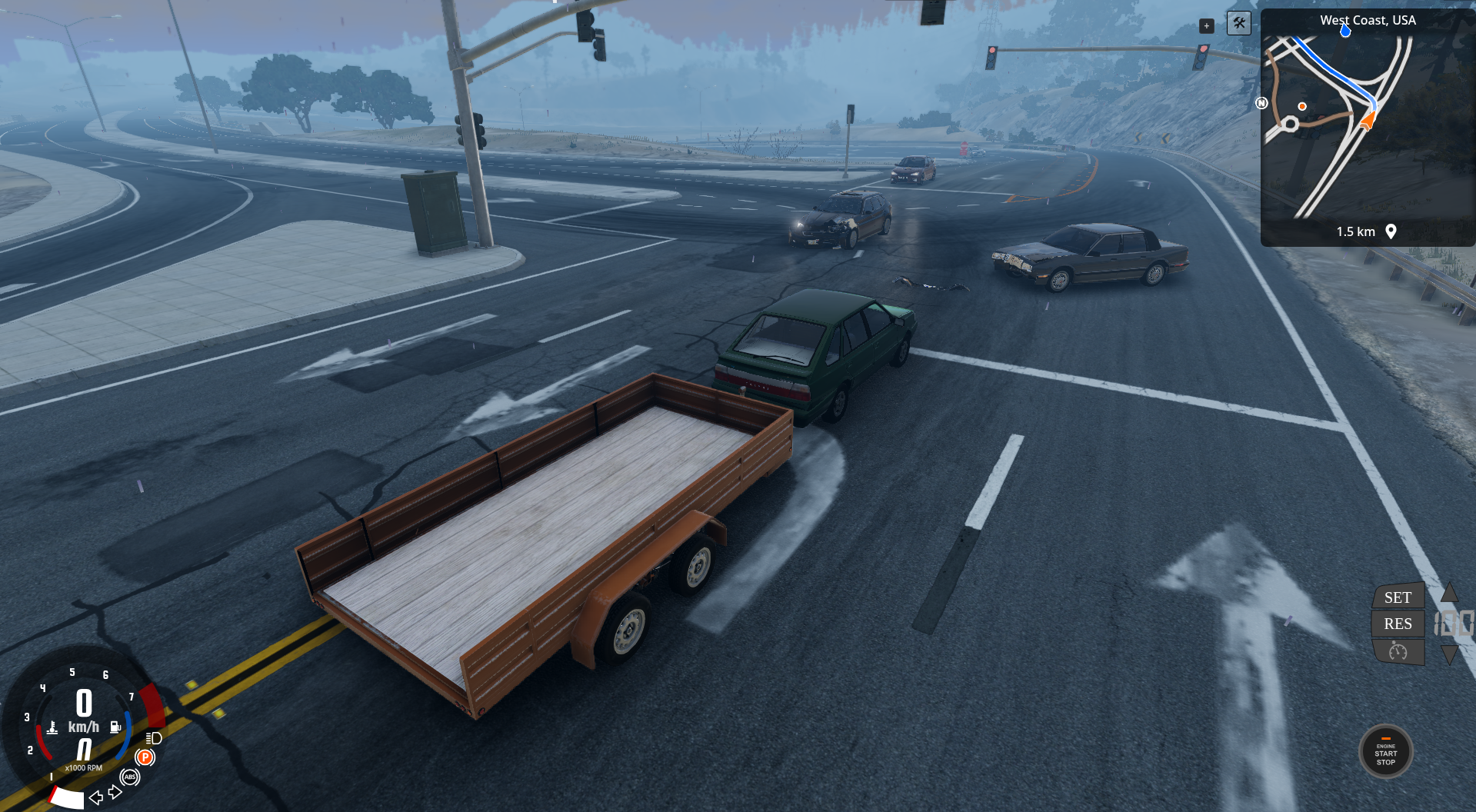The width and height of the screenshot is (1476, 812).
Task: Click the cruise control SET button
Action: 1398,597
